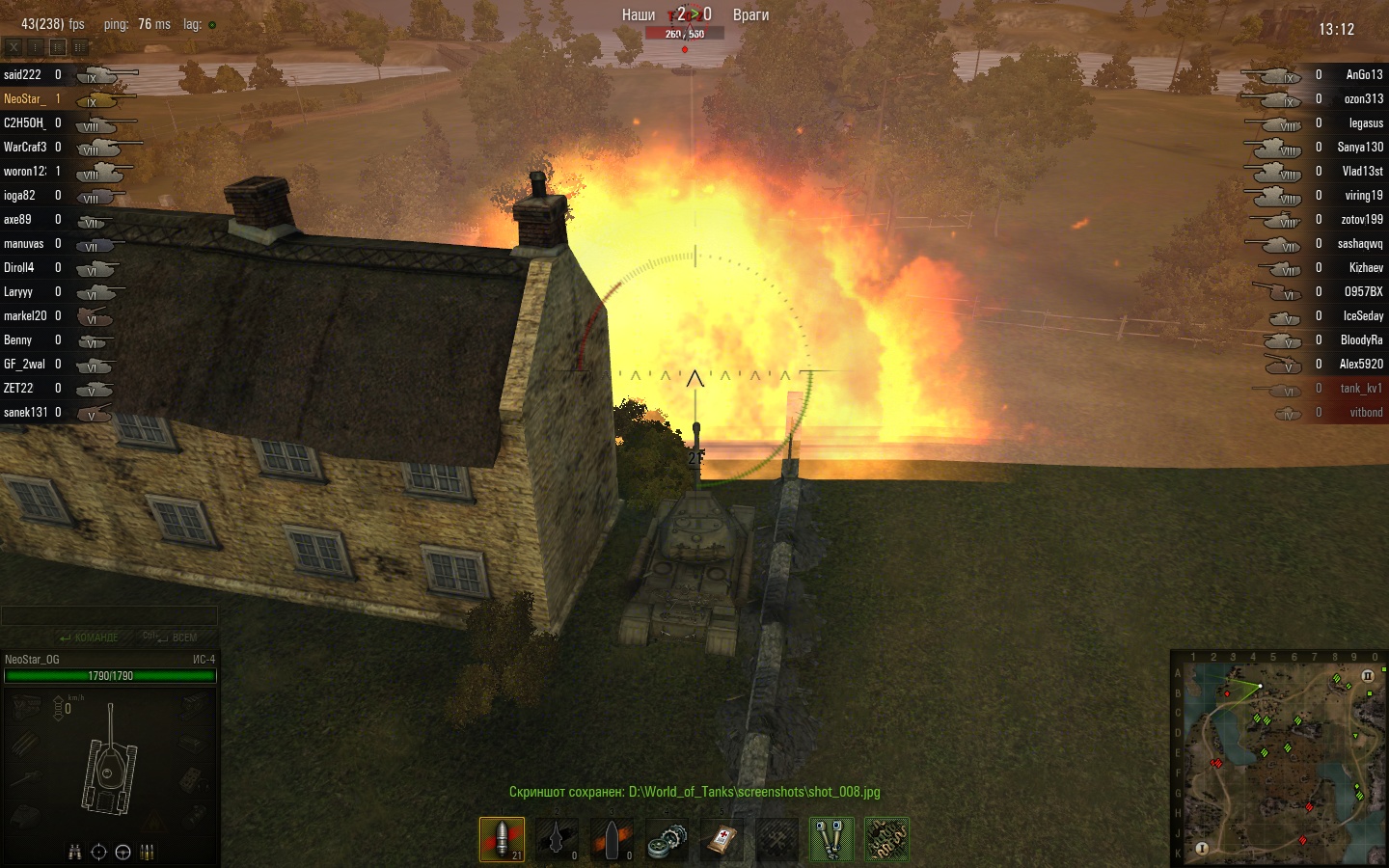The width and height of the screenshot is (1389, 868).
Task: Click the camouflage net equipment slot
Action: pos(886,838)
